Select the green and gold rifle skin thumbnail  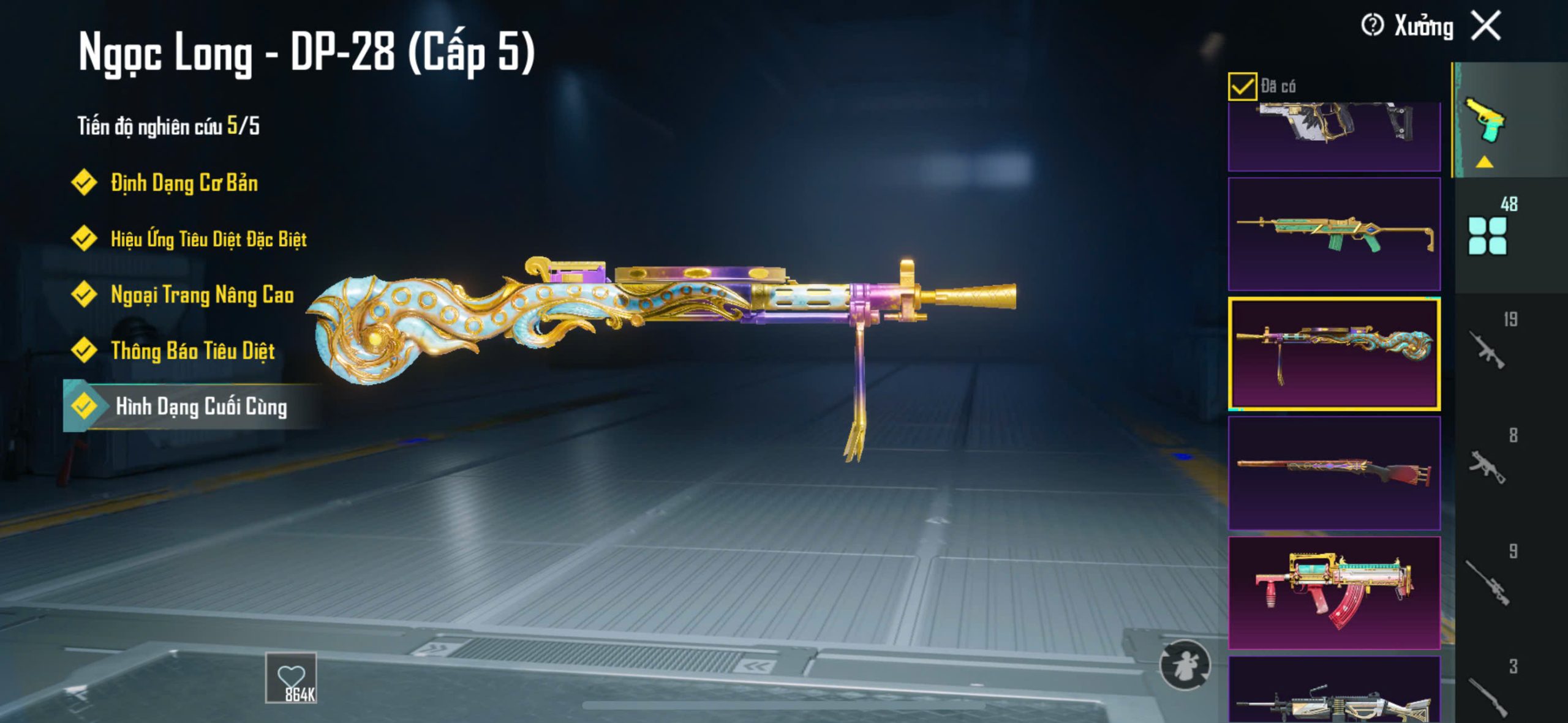[1334, 234]
